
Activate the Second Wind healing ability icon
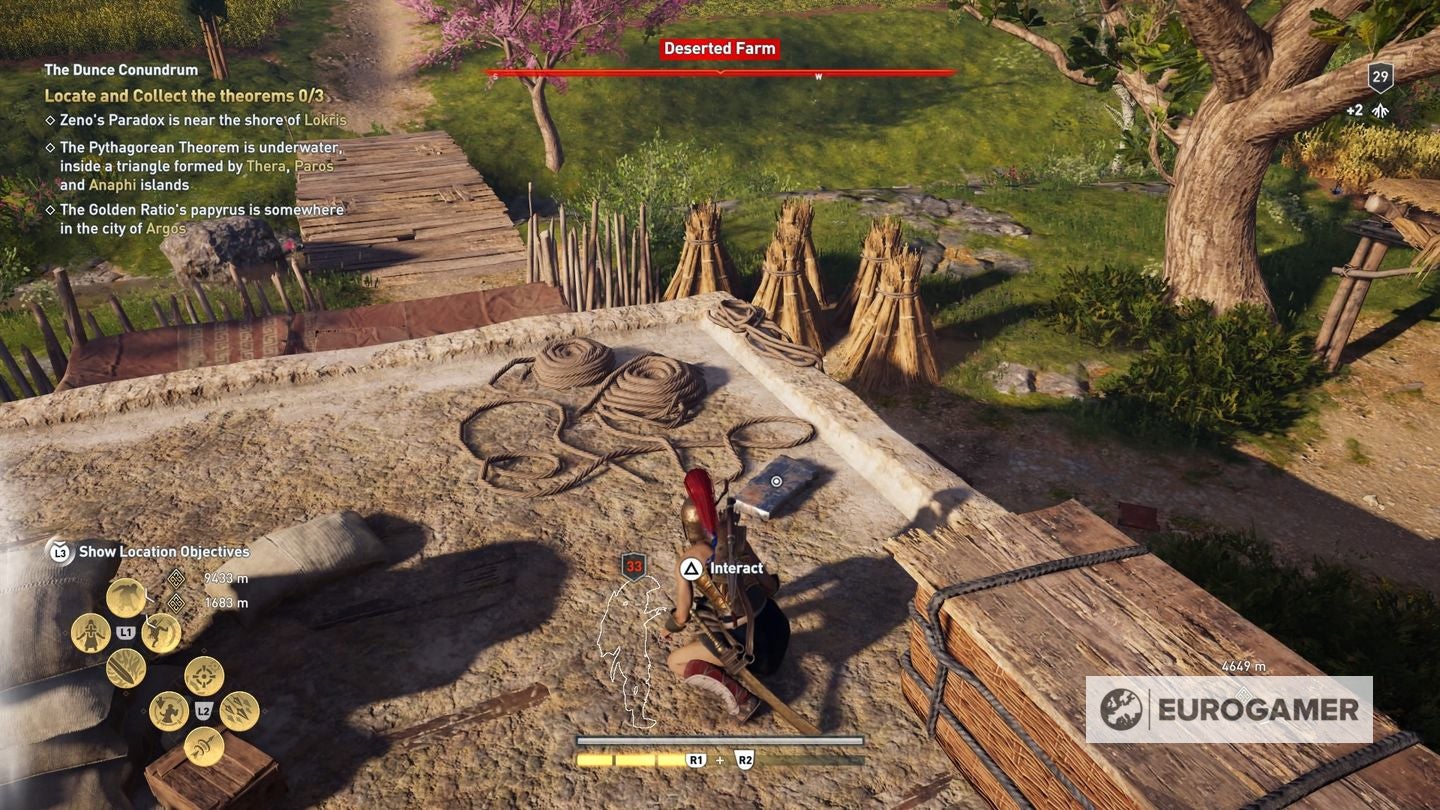90,633
